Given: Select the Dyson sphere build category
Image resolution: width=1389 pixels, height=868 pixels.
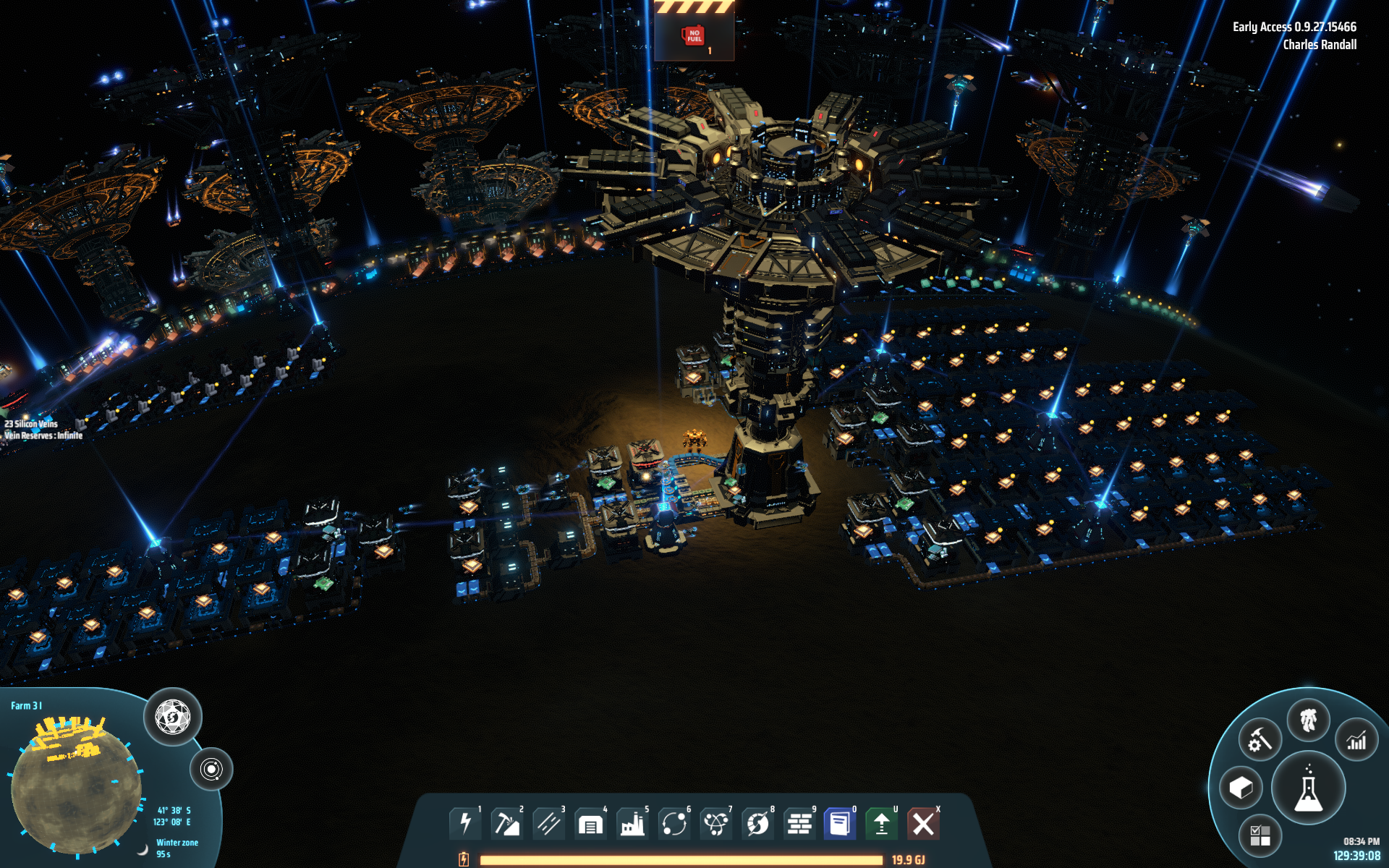Looking at the screenshot, I should 757,824.
